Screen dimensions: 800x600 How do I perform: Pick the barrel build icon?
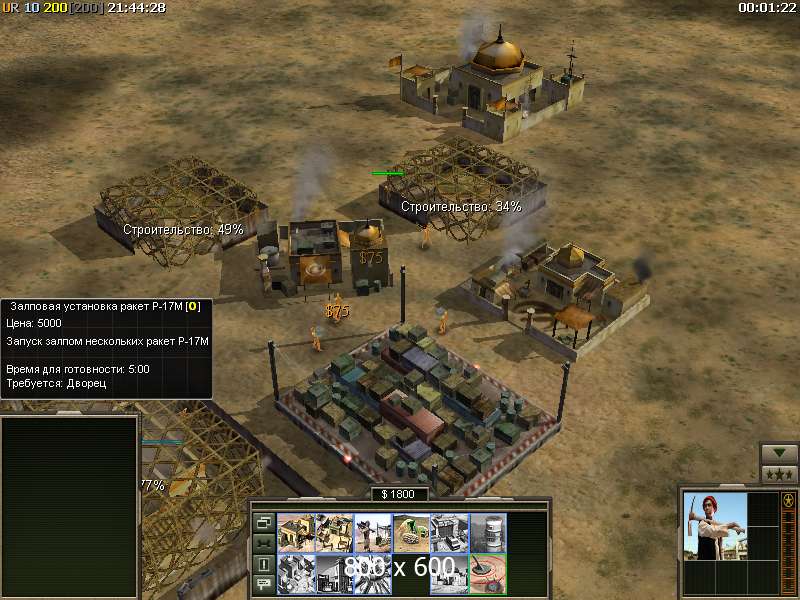coord(486,533)
